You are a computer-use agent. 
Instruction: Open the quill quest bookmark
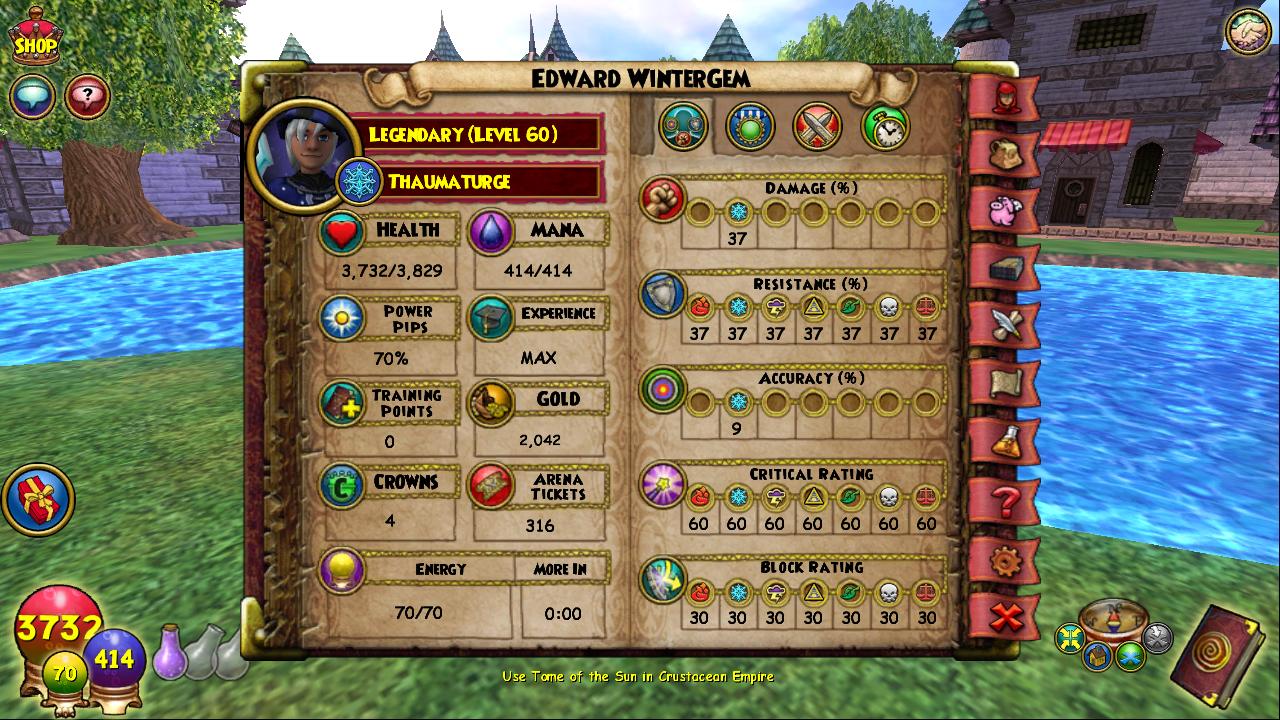[1002, 325]
